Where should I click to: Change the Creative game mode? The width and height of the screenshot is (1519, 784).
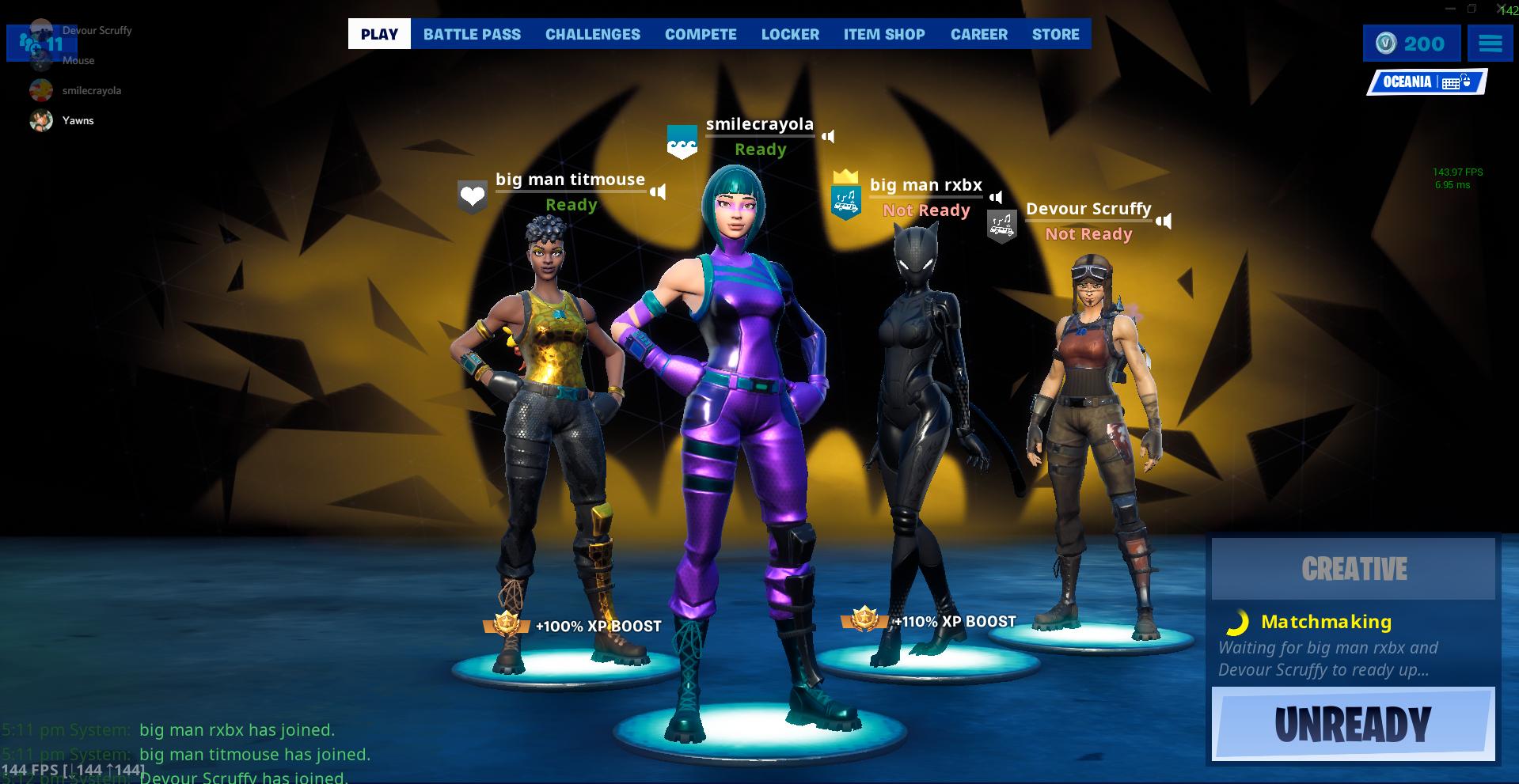click(x=1353, y=569)
